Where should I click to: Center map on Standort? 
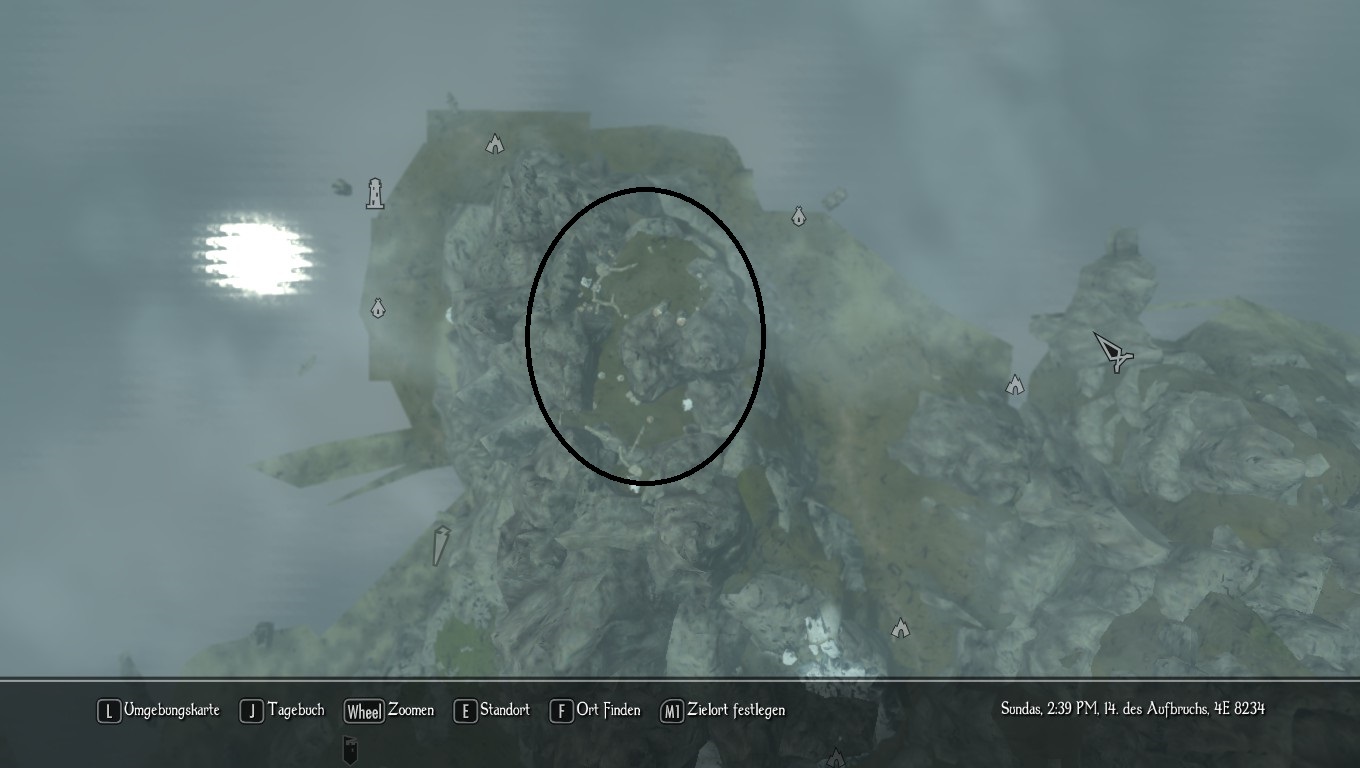[492, 711]
